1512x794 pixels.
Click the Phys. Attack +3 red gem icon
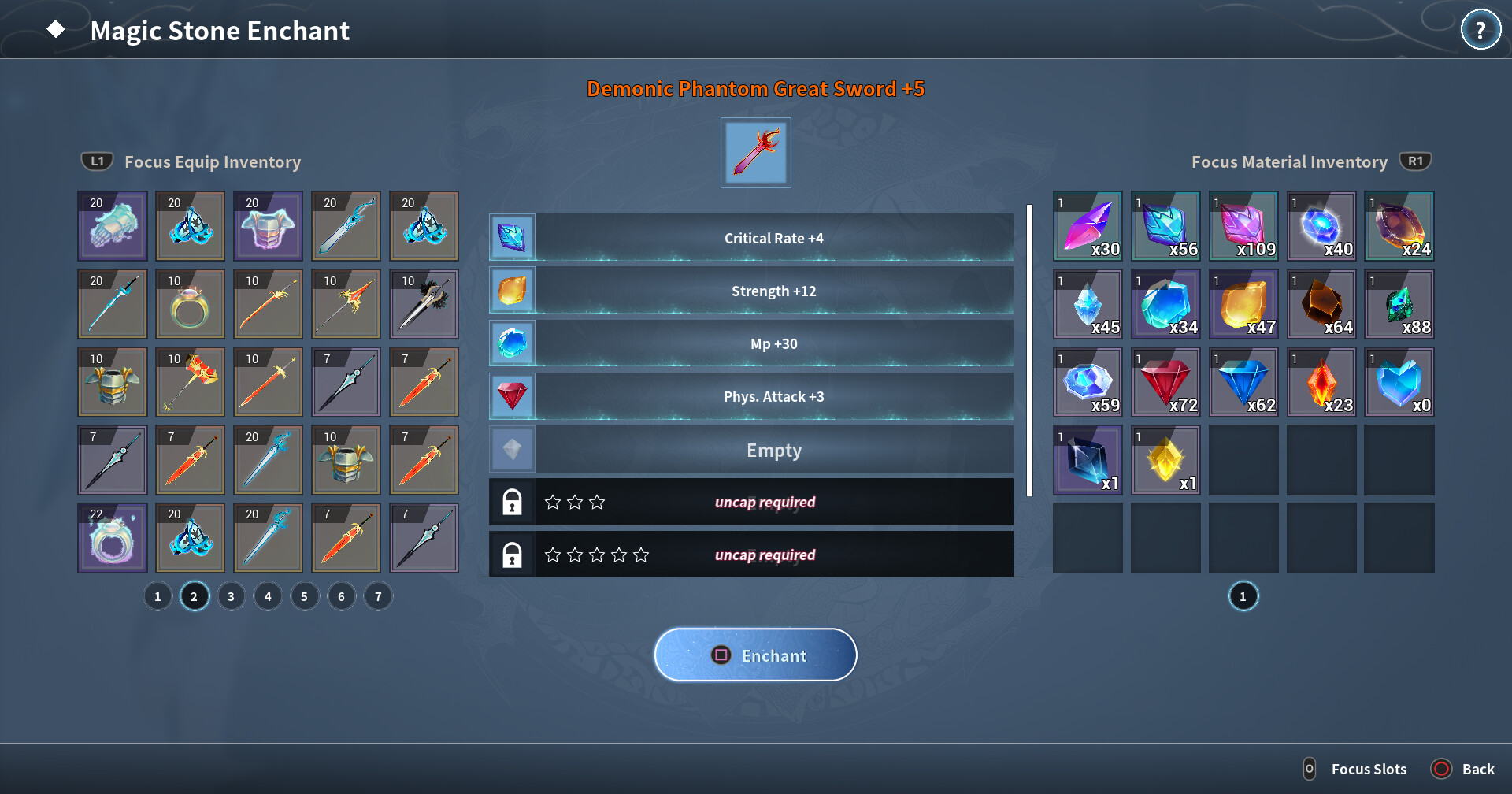pos(512,395)
